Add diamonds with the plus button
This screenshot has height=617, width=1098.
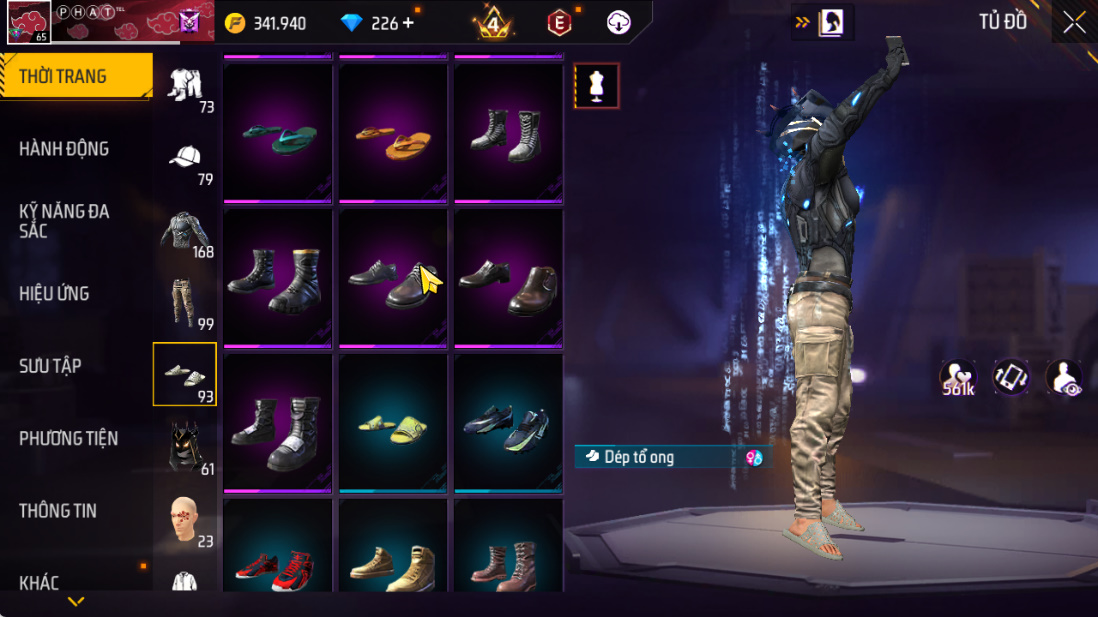click(408, 23)
